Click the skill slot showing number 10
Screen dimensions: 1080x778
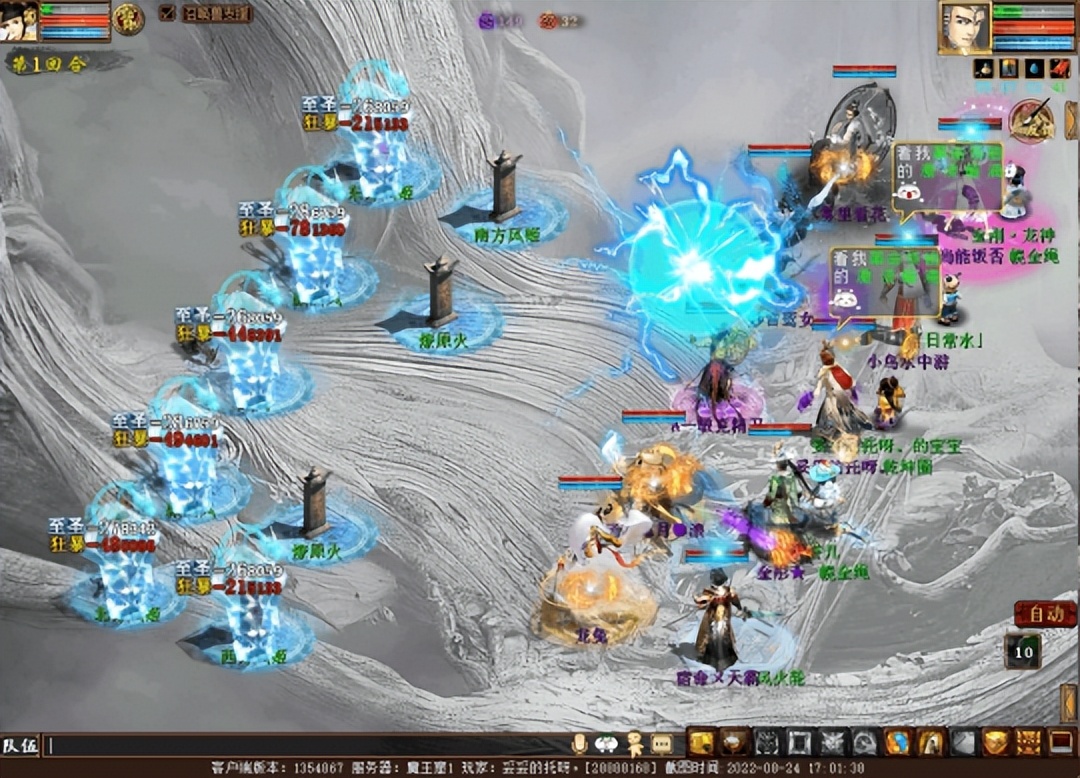(1022, 652)
